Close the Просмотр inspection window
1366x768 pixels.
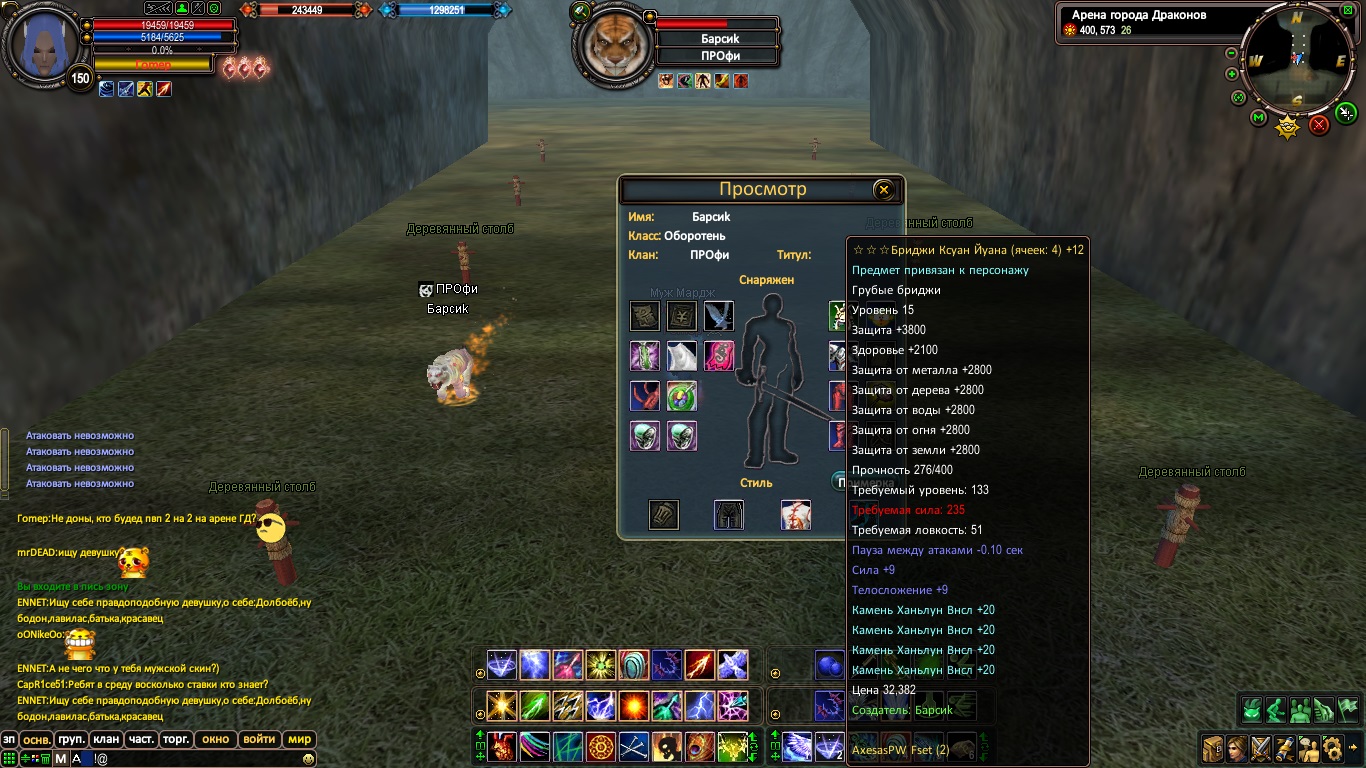click(883, 190)
